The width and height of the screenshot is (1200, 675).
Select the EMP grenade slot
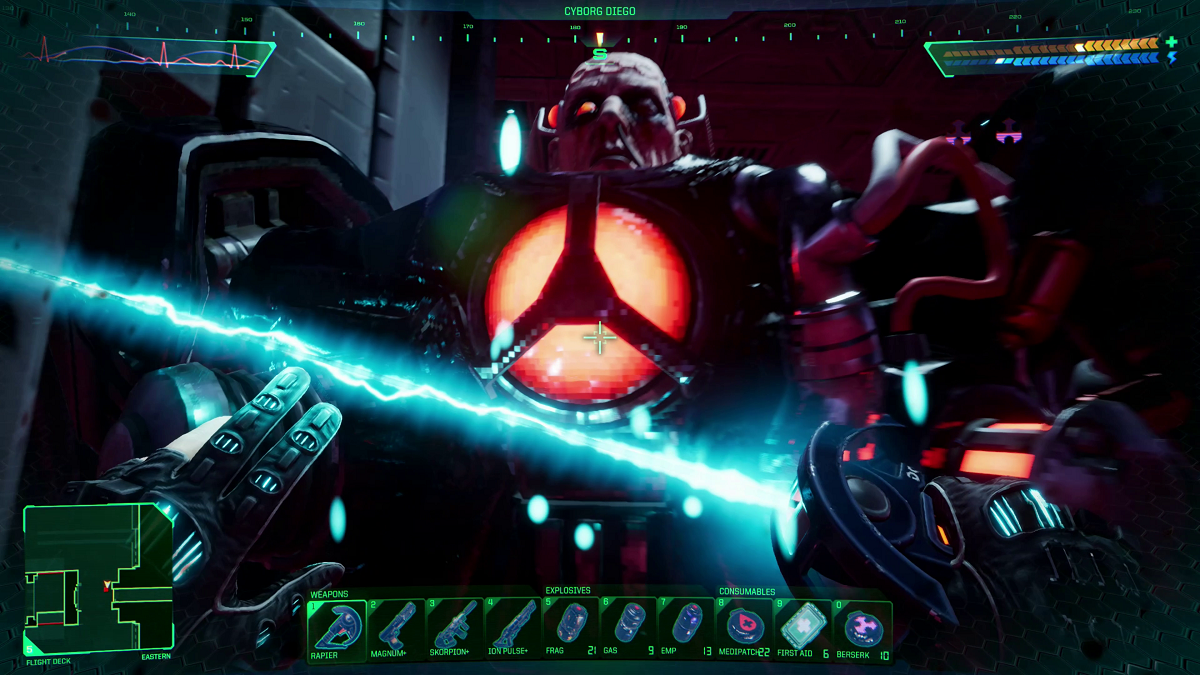tap(687, 628)
